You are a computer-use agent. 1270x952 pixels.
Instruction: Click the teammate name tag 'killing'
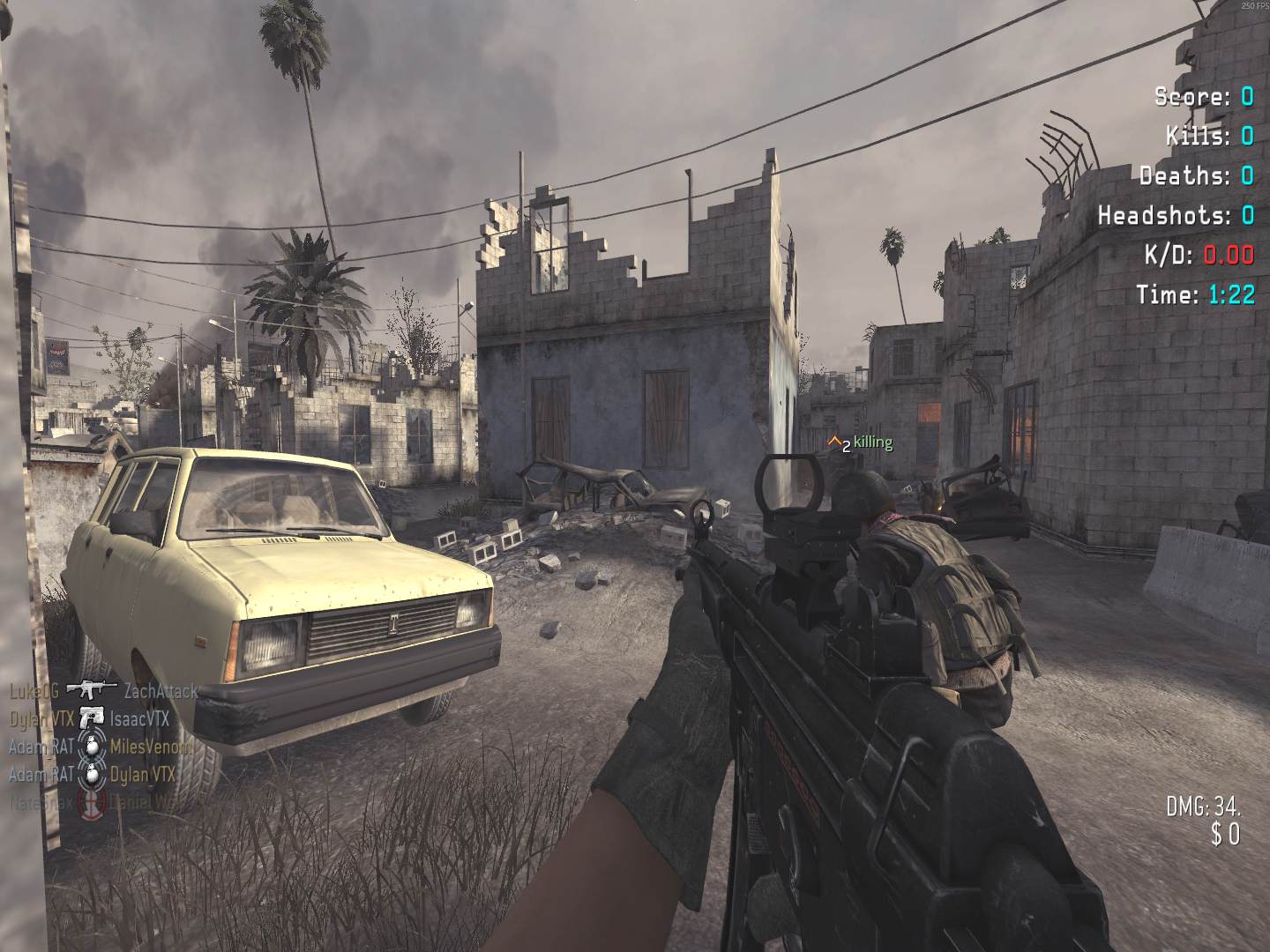(872, 443)
